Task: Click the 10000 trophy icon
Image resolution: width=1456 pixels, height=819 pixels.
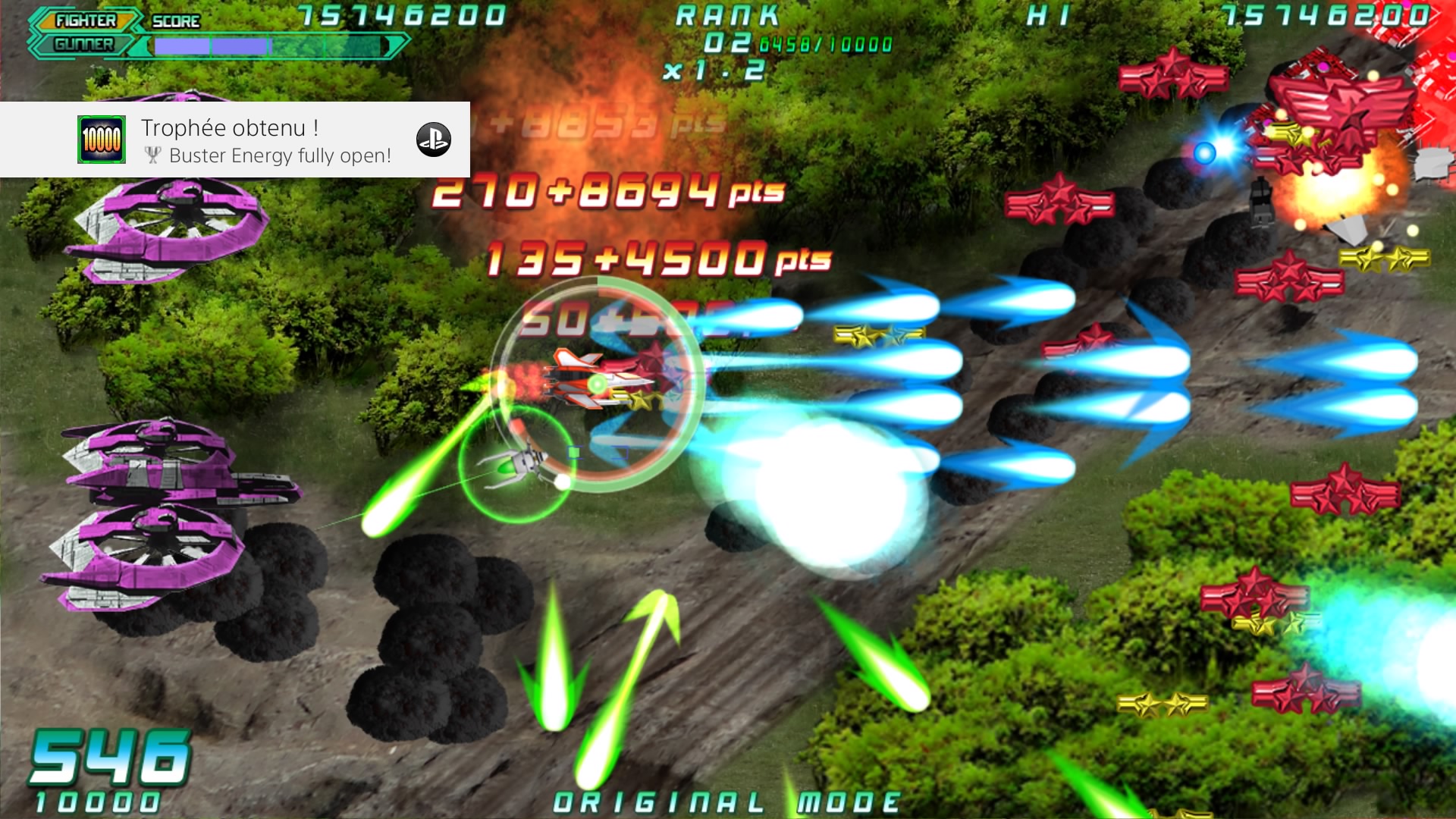Action: click(102, 140)
